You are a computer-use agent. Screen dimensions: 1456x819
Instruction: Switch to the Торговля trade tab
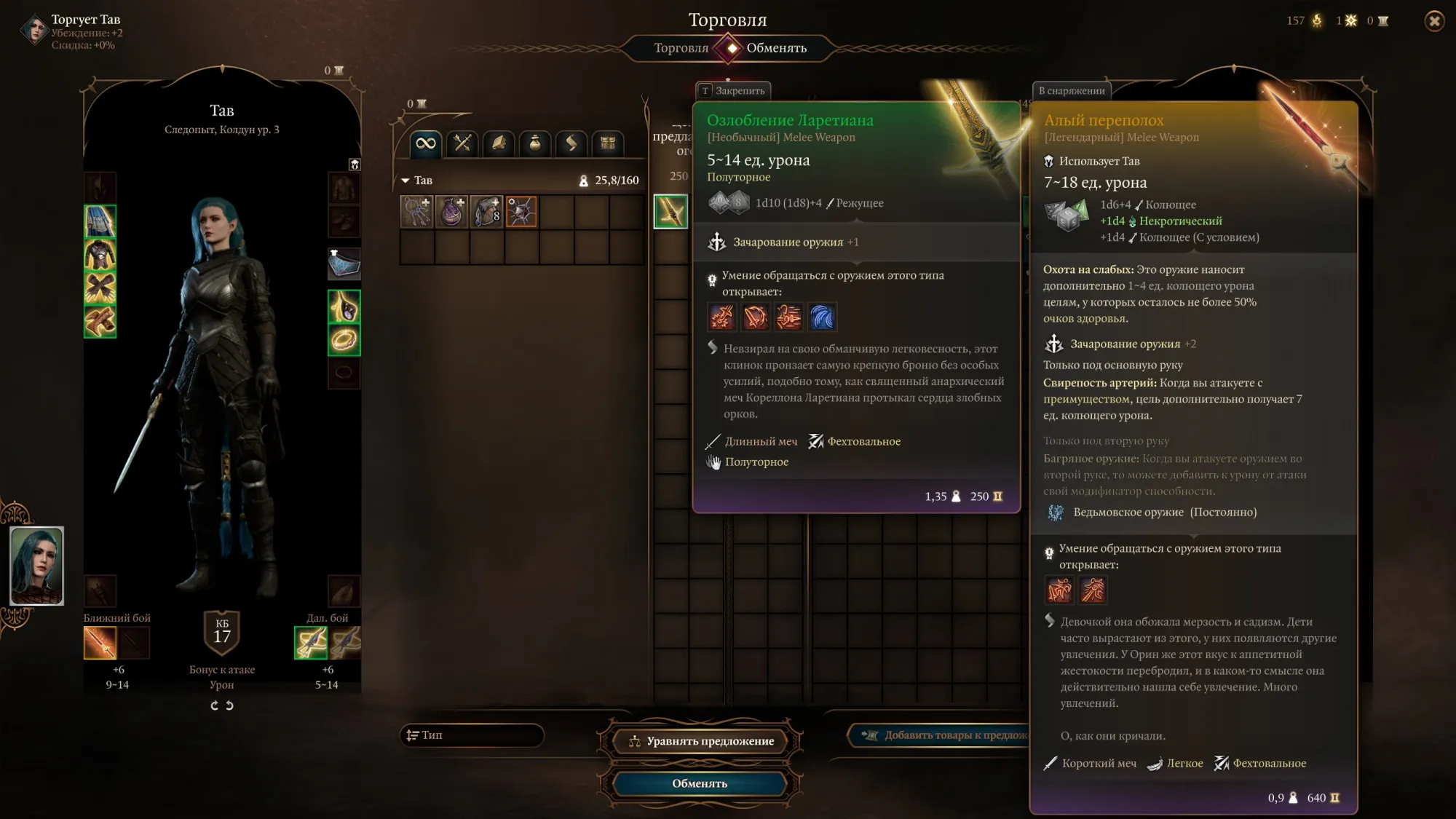[x=680, y=48]
